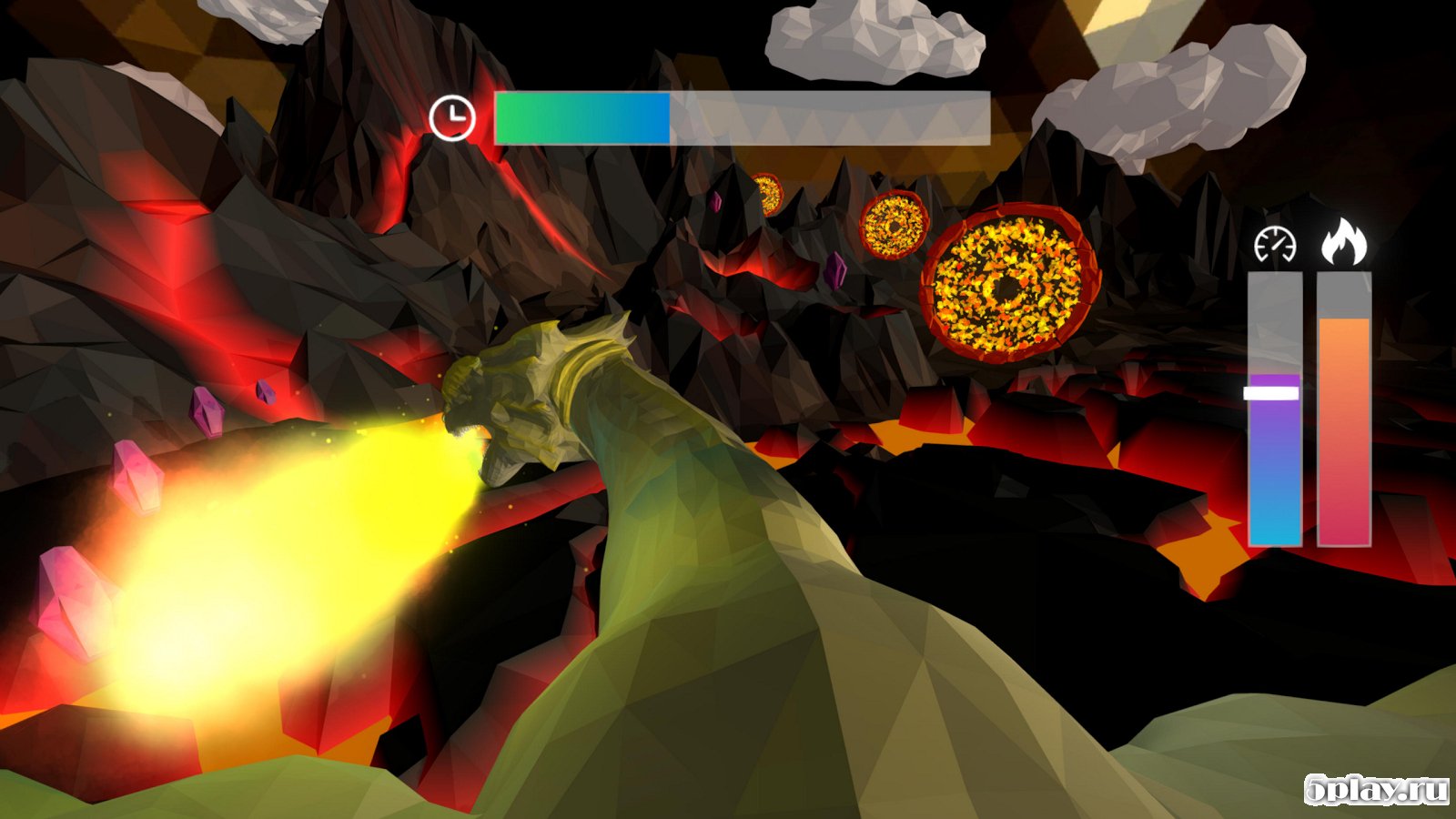
Task: Tap the flame icon above the orange bar
Action: click(1344, 242)
